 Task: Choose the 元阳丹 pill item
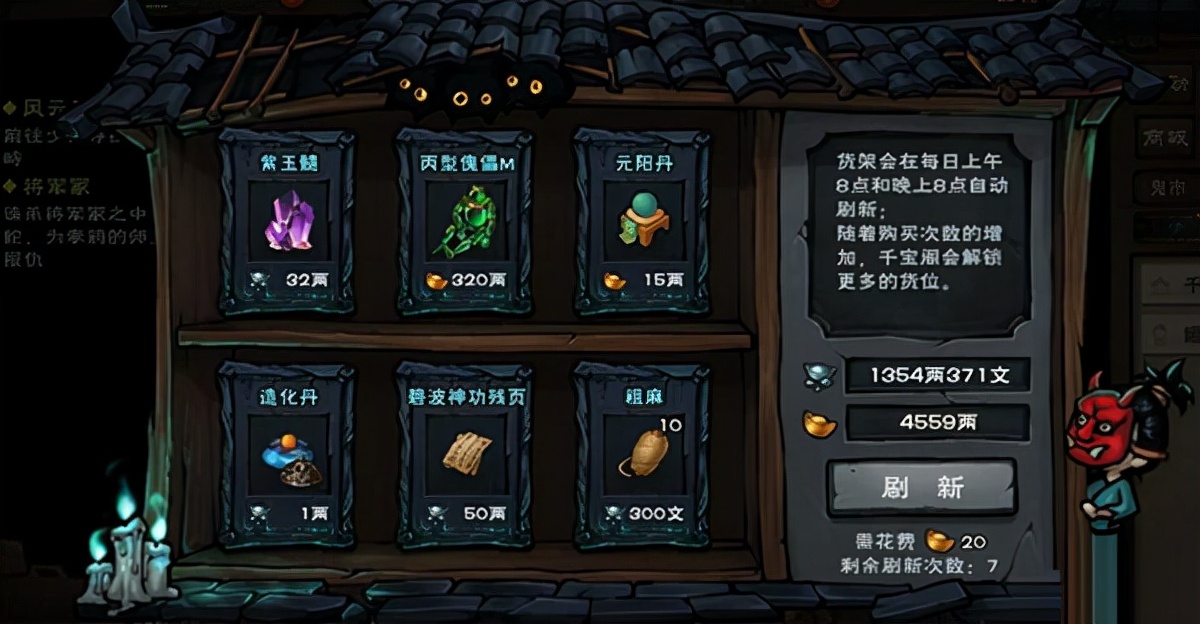click(642, 222)
